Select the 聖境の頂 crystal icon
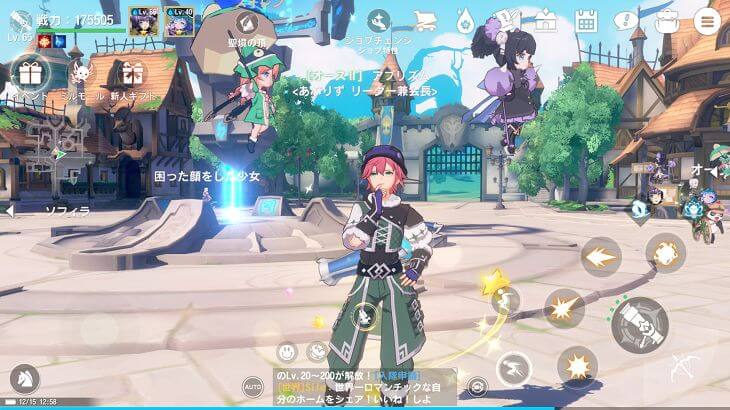The width and height of the screenshot is (730, 410). [x=244, y=23]
